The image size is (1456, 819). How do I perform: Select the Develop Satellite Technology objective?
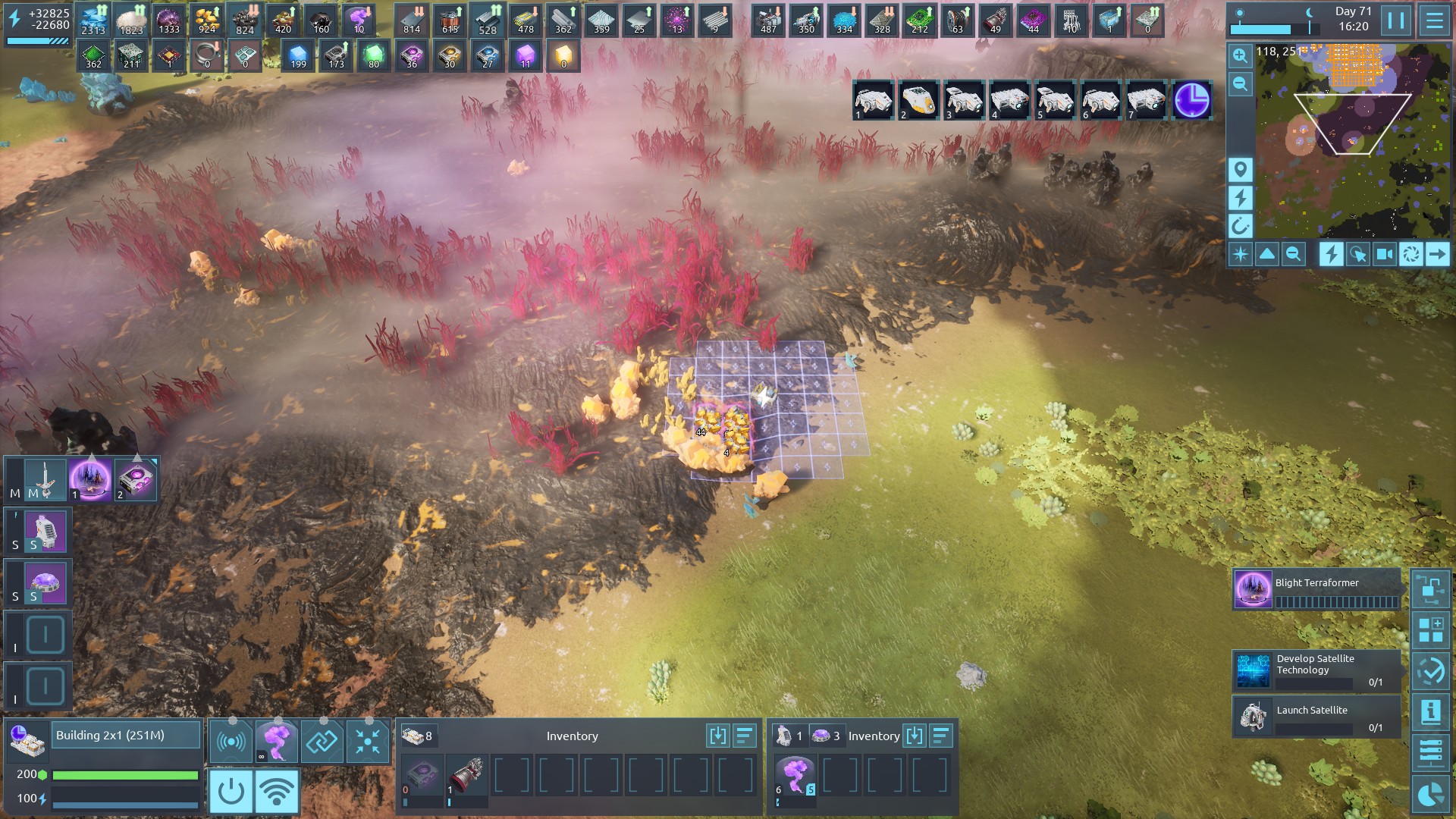coord(1316,670)
